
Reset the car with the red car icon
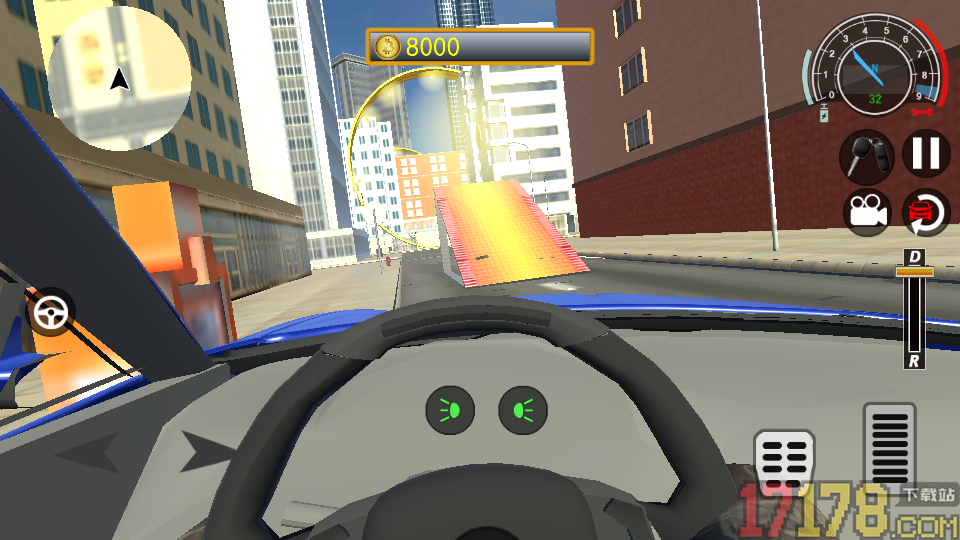tap(927, 212)
